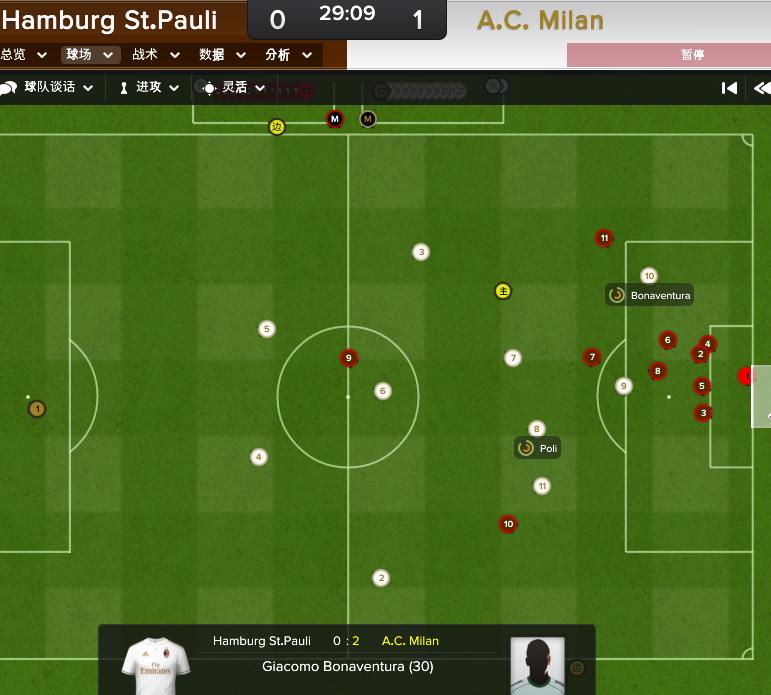Open the 灵活 team shape dropdown
The image size is (771, 695).
pos(235,88)
